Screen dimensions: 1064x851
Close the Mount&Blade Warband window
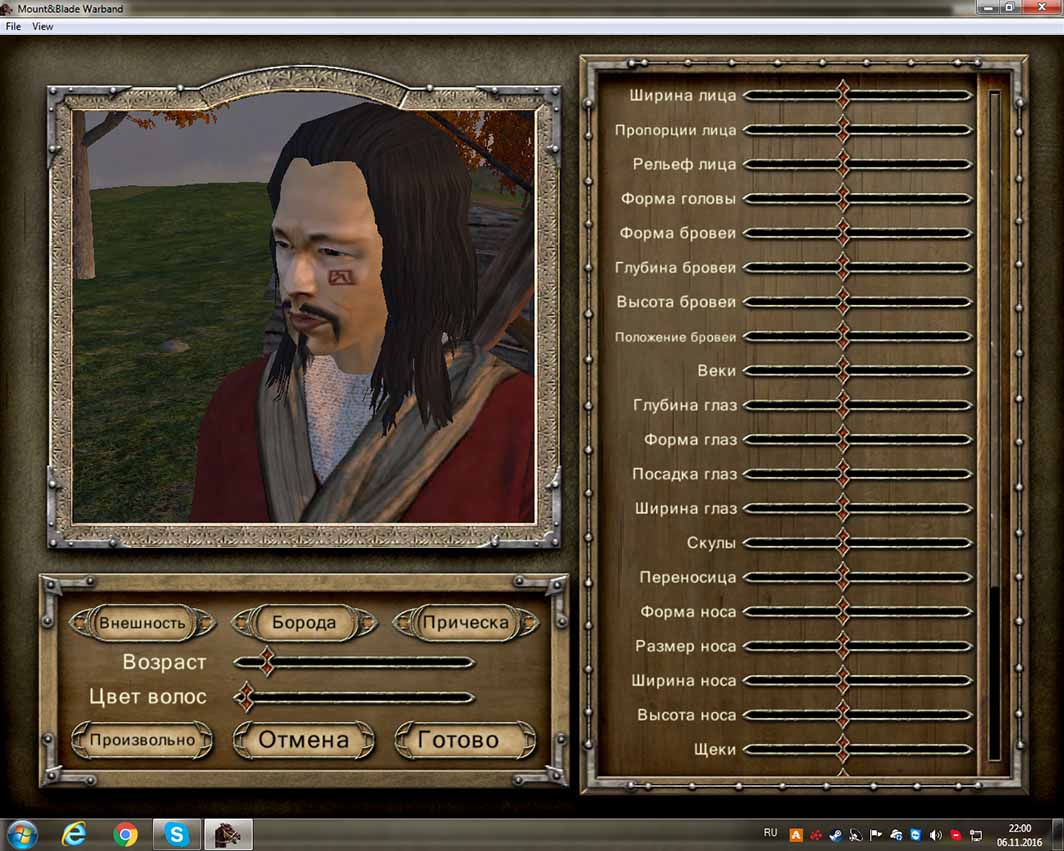1038,7
